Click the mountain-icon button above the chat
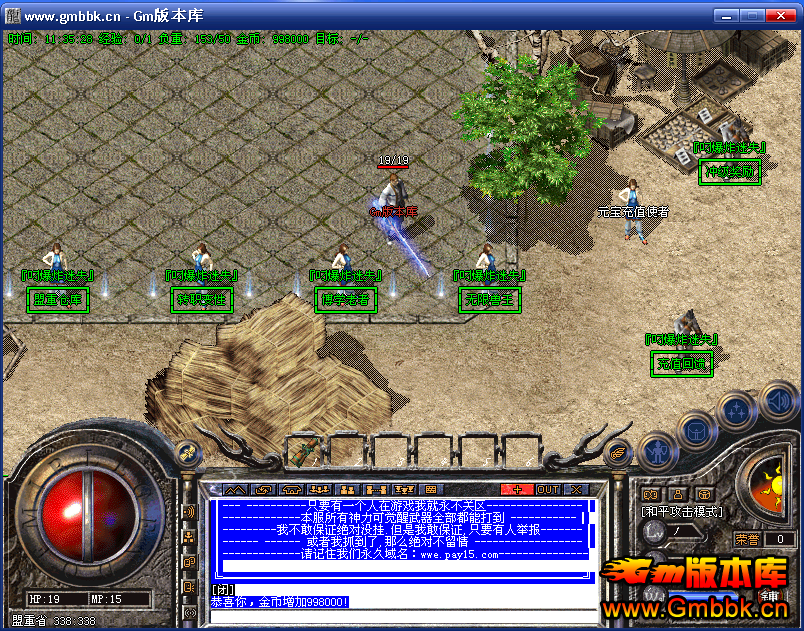Viewport: 804px width, 631px height. click(x=235, y=489)
